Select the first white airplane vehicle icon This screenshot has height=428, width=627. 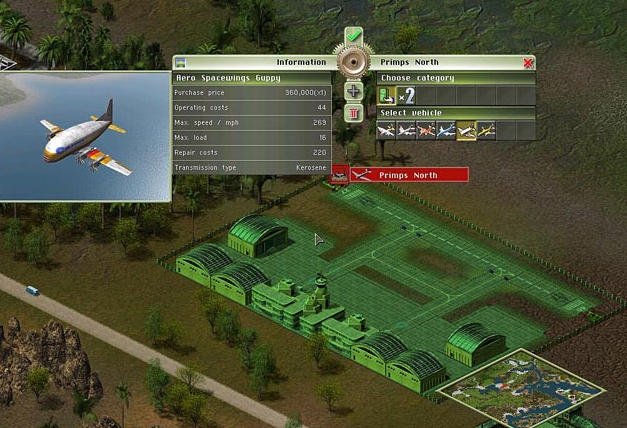(386, 130)
